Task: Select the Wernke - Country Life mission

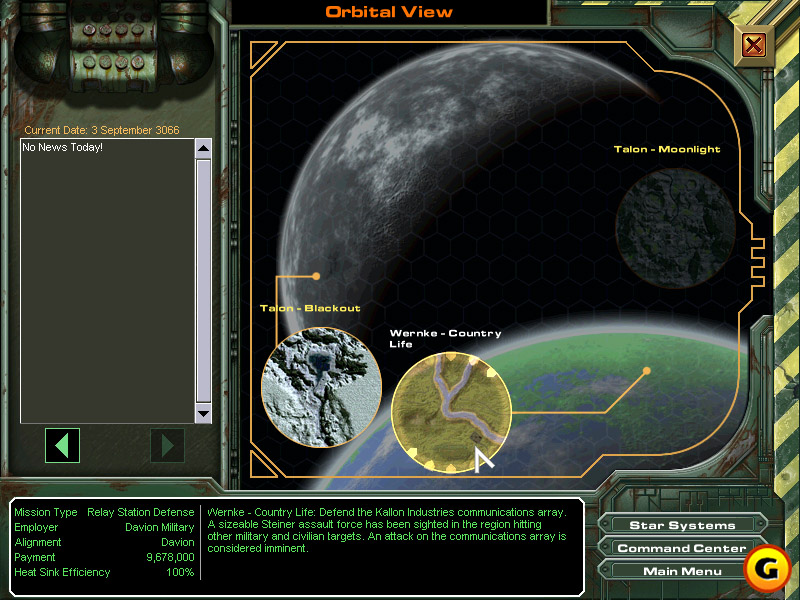Action: 450,411
